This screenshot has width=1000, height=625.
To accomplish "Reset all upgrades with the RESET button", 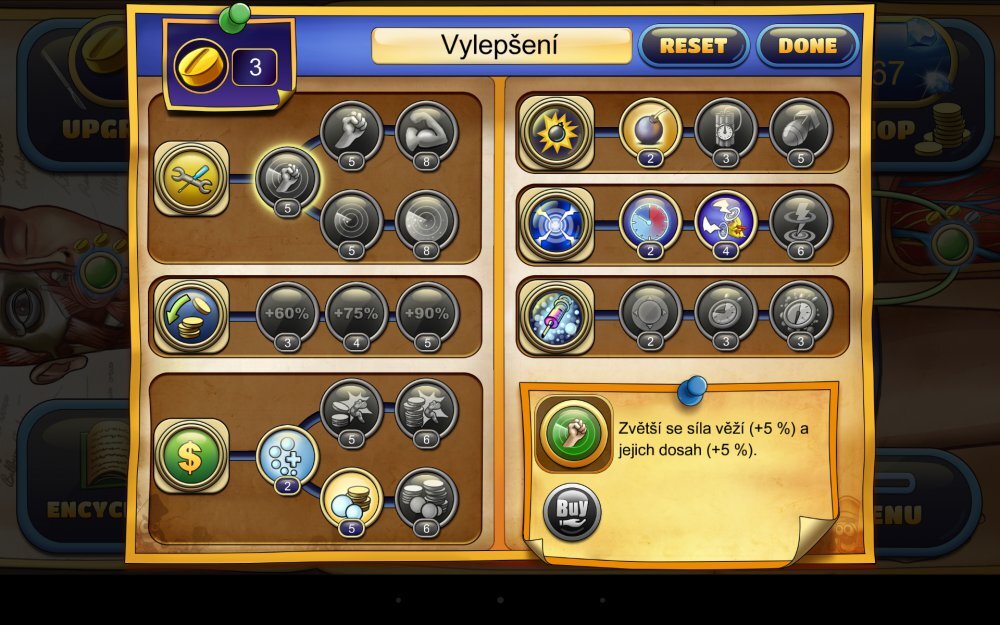I will coord(692,45).
